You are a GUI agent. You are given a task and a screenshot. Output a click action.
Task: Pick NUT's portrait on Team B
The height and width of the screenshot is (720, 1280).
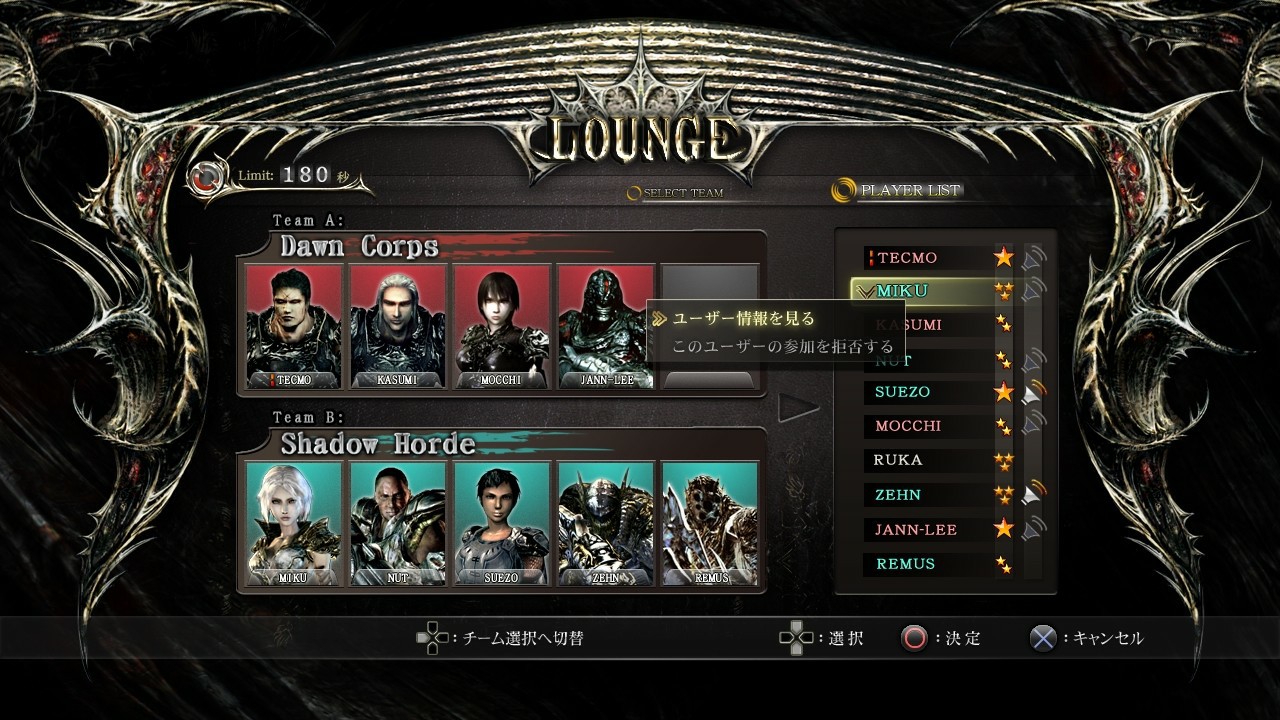(397, 522)
